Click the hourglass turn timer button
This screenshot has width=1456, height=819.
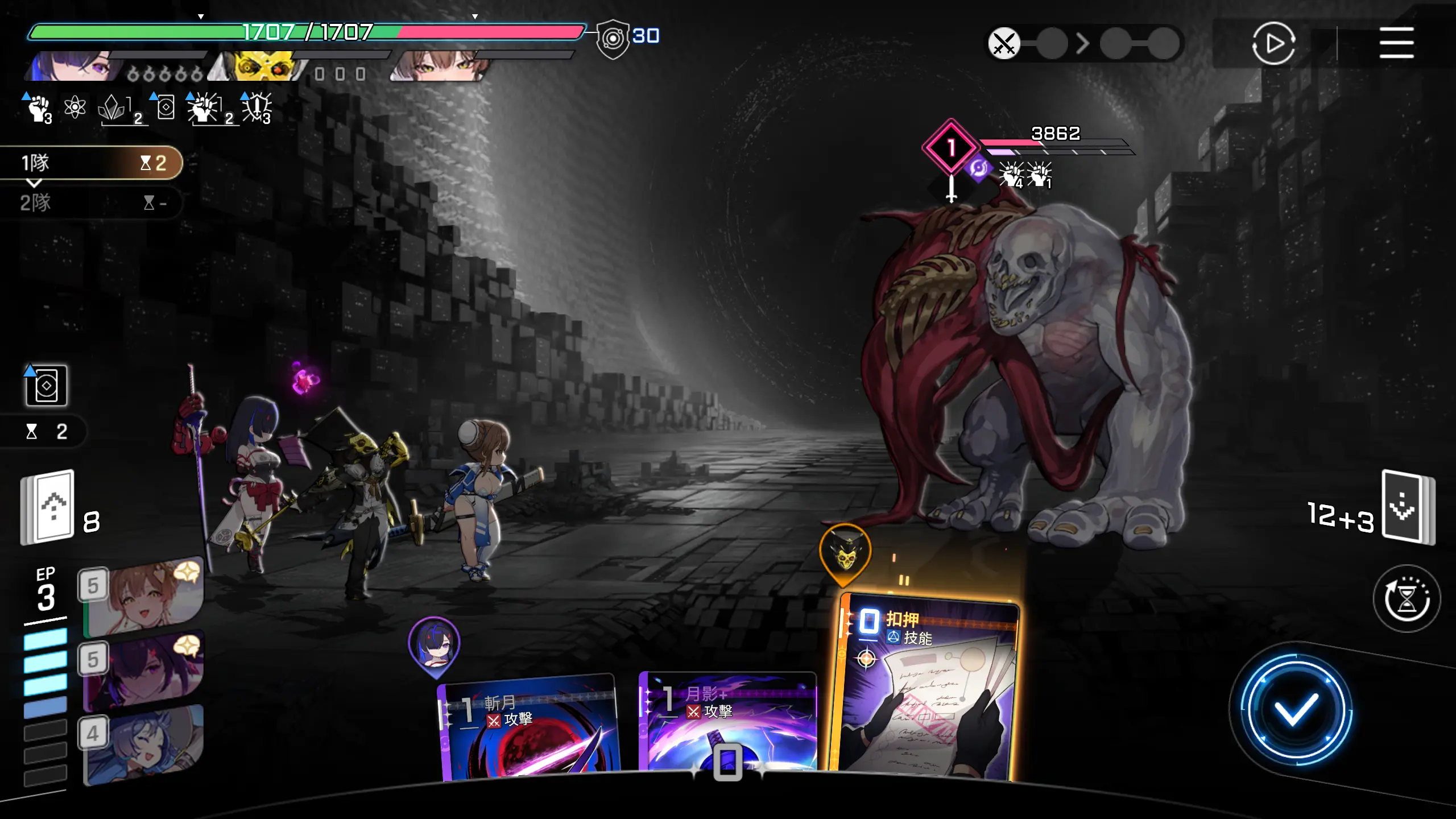(1407, 598)
